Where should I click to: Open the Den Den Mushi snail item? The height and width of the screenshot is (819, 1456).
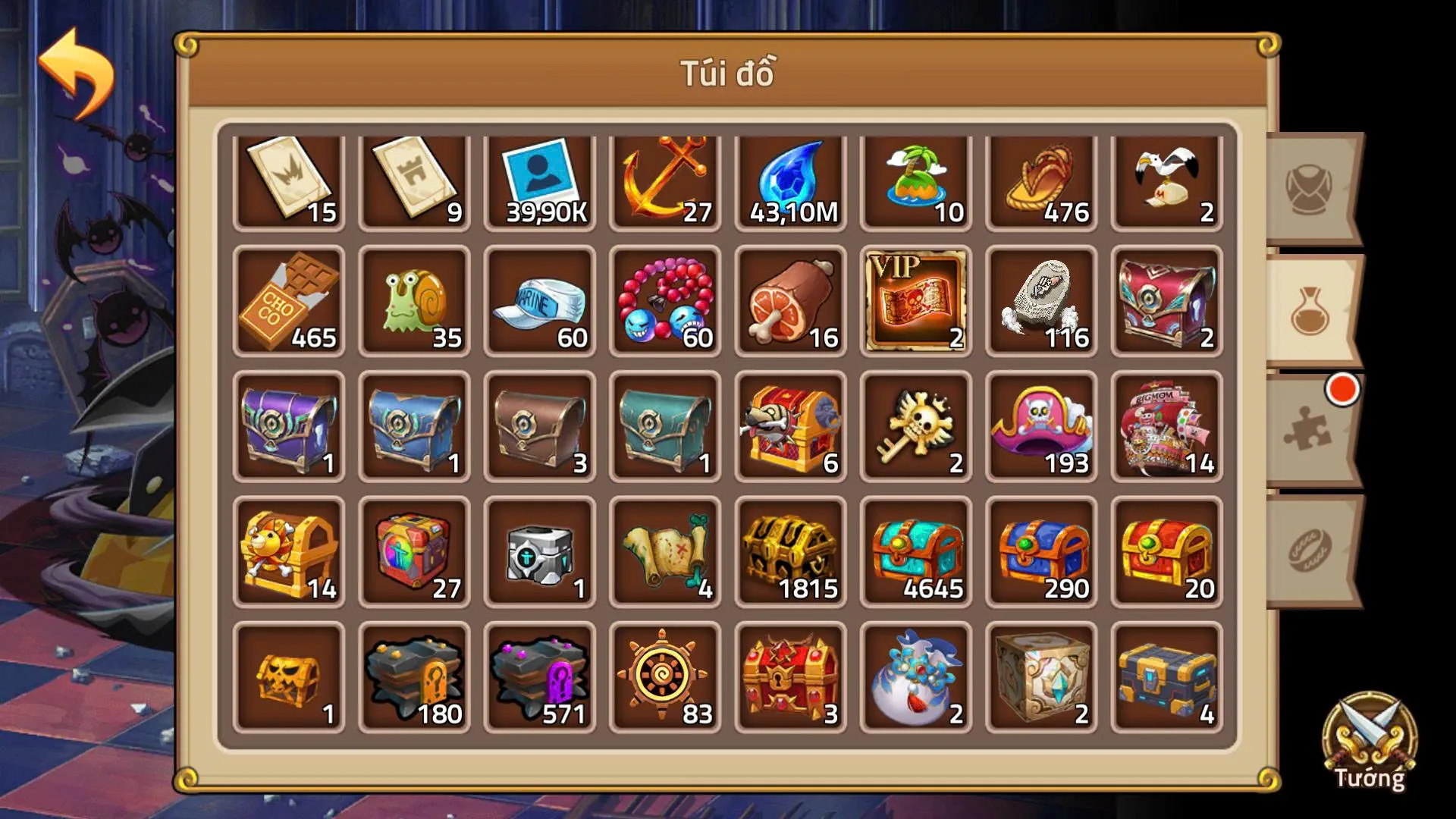[x=413, y=302]
